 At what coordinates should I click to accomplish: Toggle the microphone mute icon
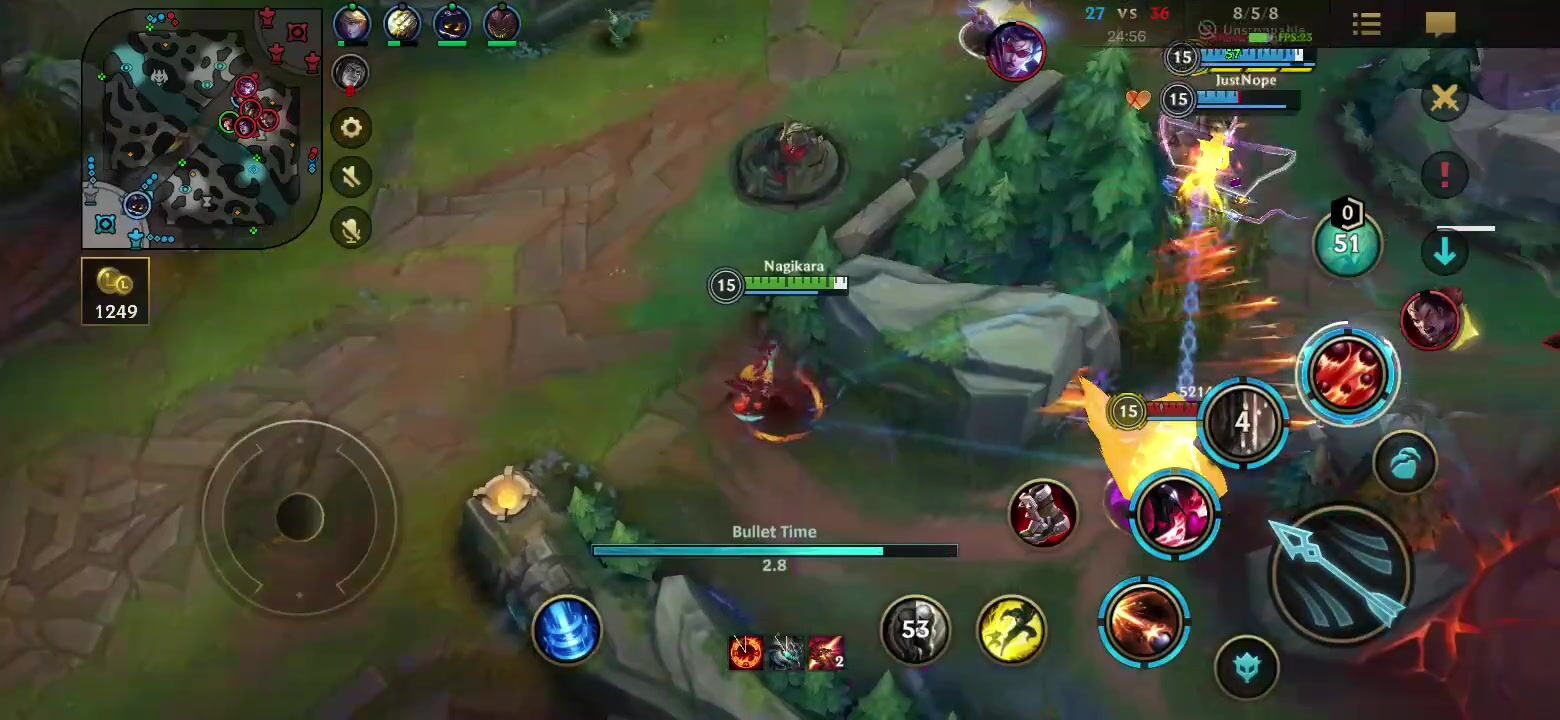pos(351,230)
